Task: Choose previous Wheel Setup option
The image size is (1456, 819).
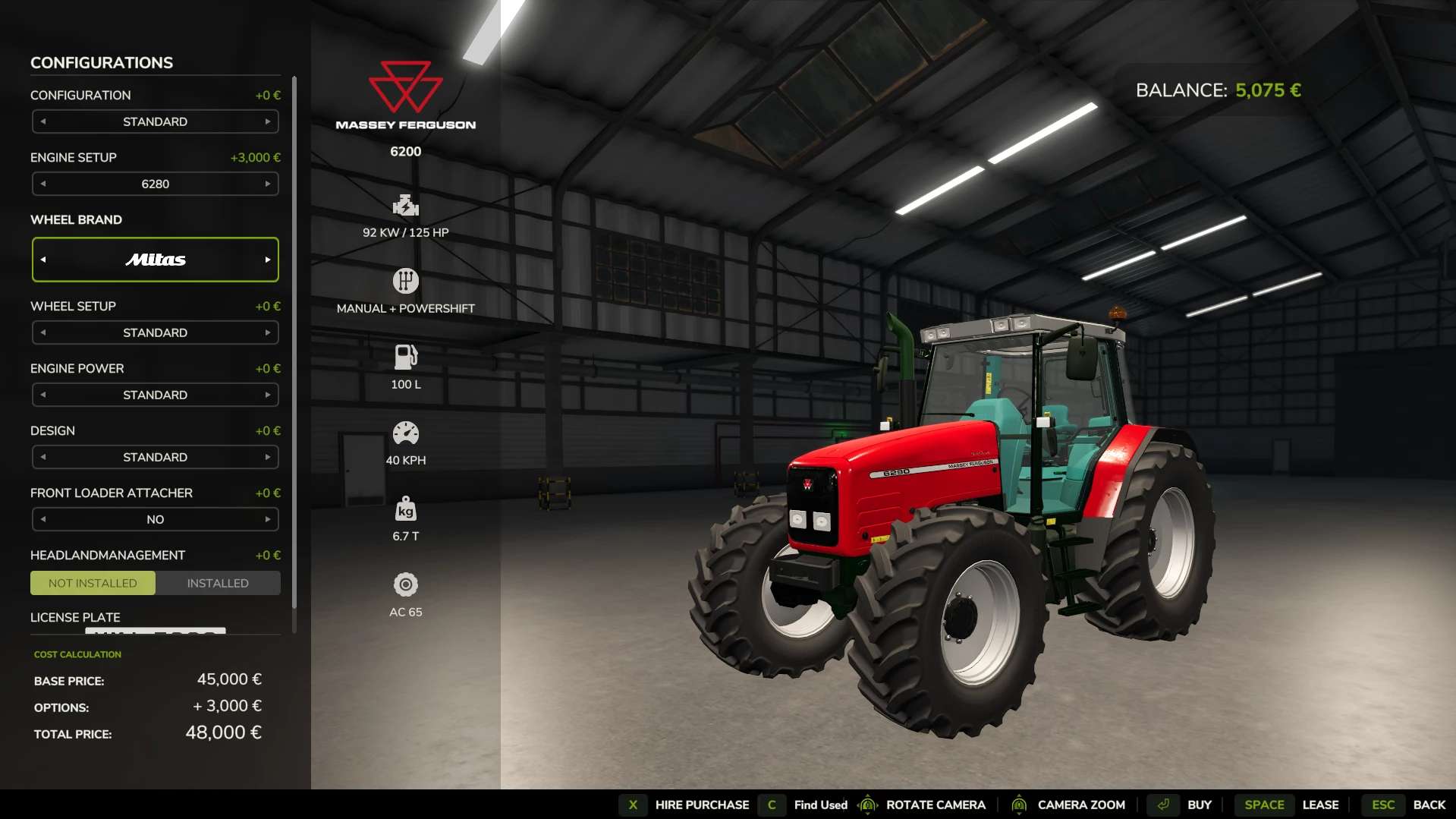Action: click(x=43, y=332)
